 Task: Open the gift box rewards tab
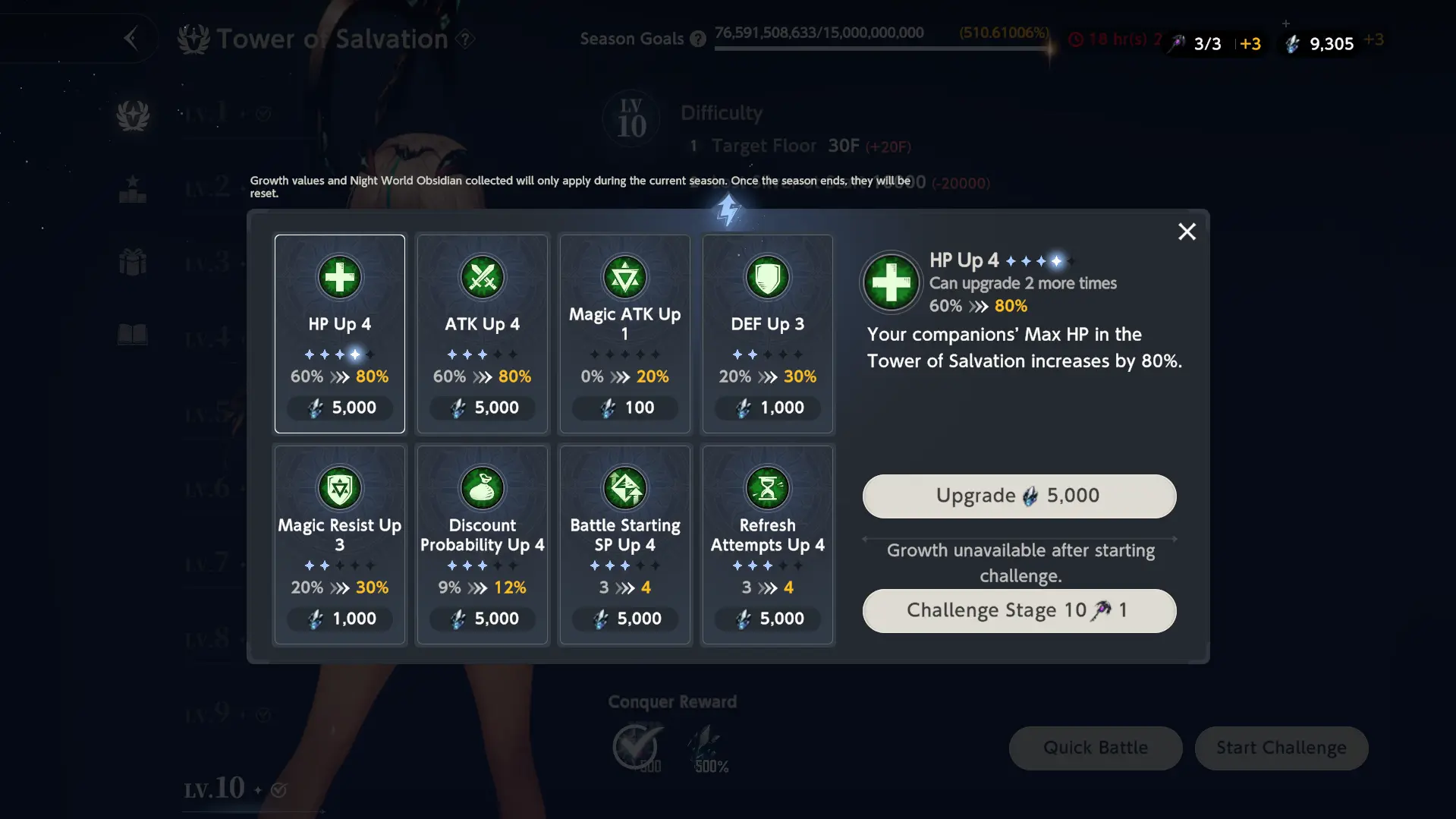pos(133,263)
